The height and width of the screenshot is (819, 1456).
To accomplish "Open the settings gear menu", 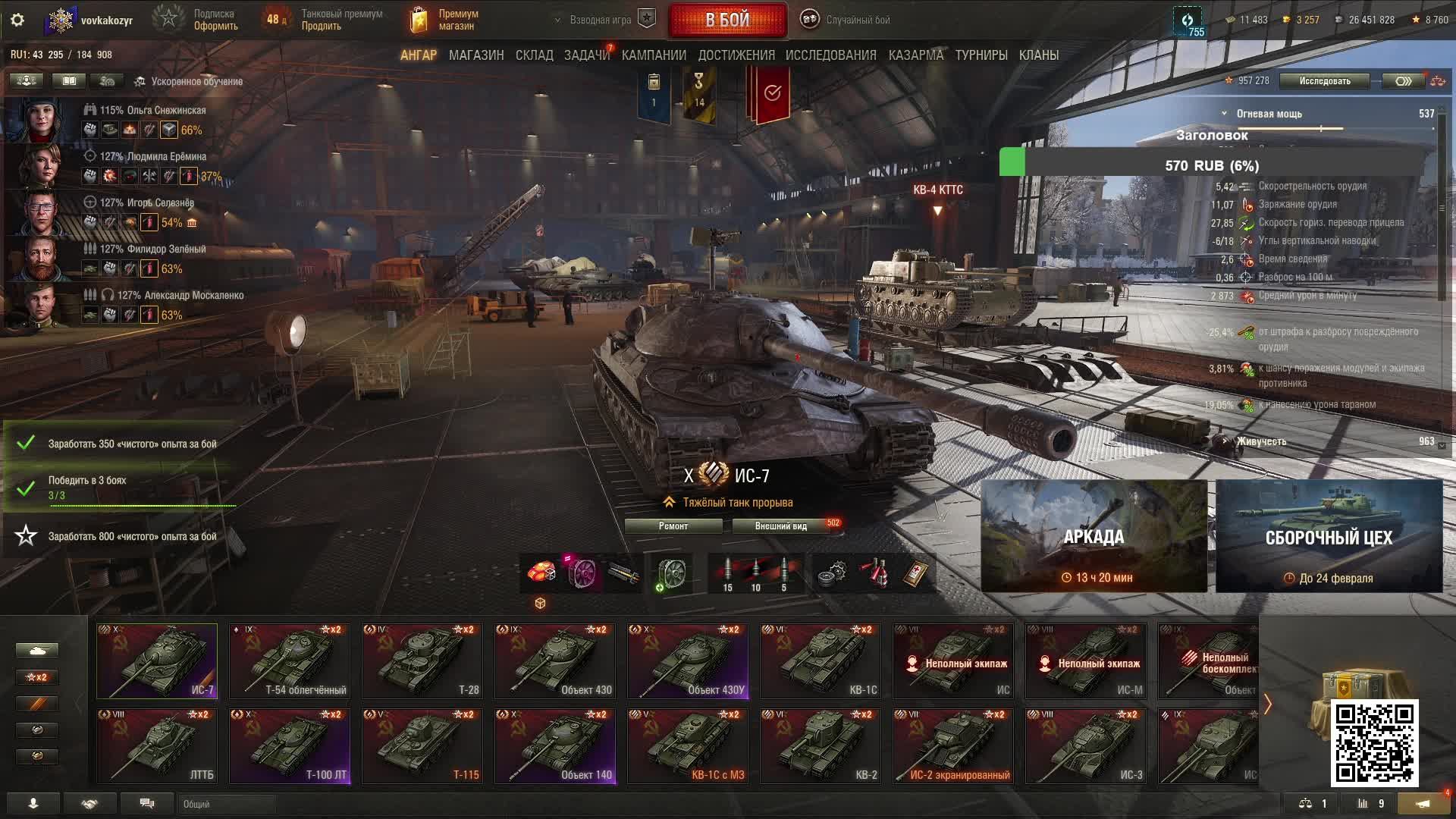I will tap(17, 20).
